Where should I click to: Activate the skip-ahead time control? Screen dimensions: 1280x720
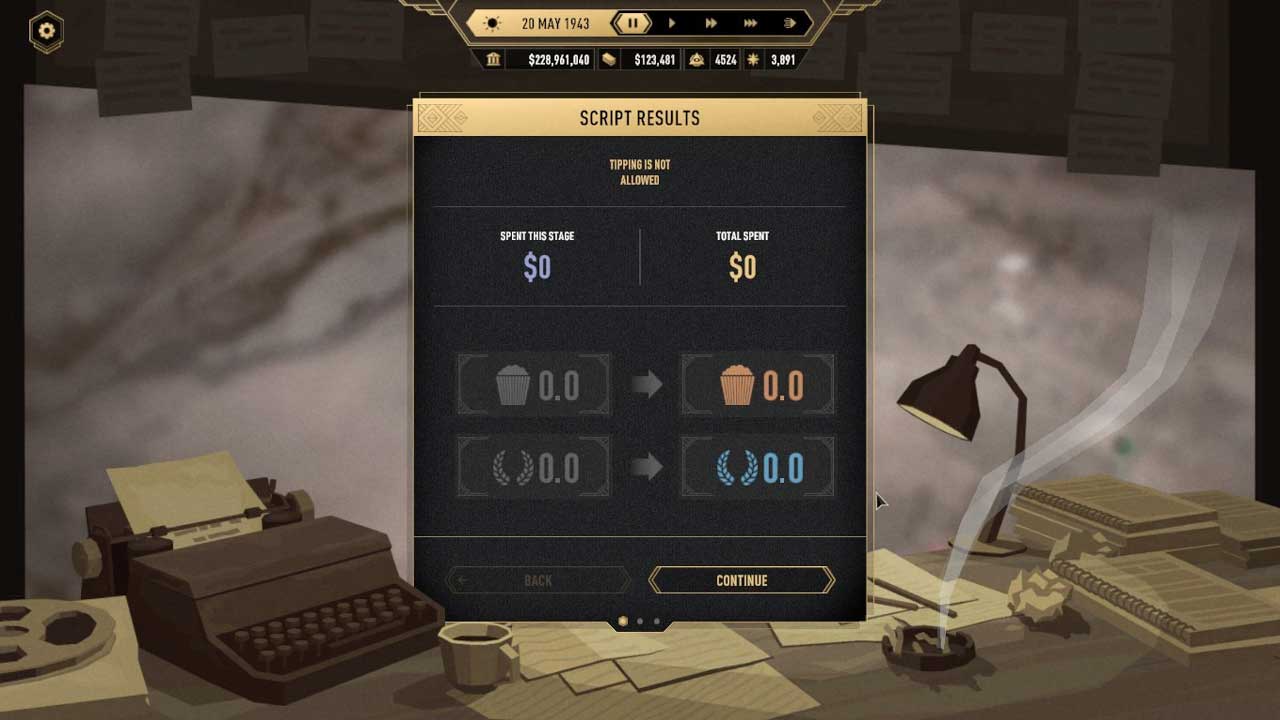tap(789, 23)
